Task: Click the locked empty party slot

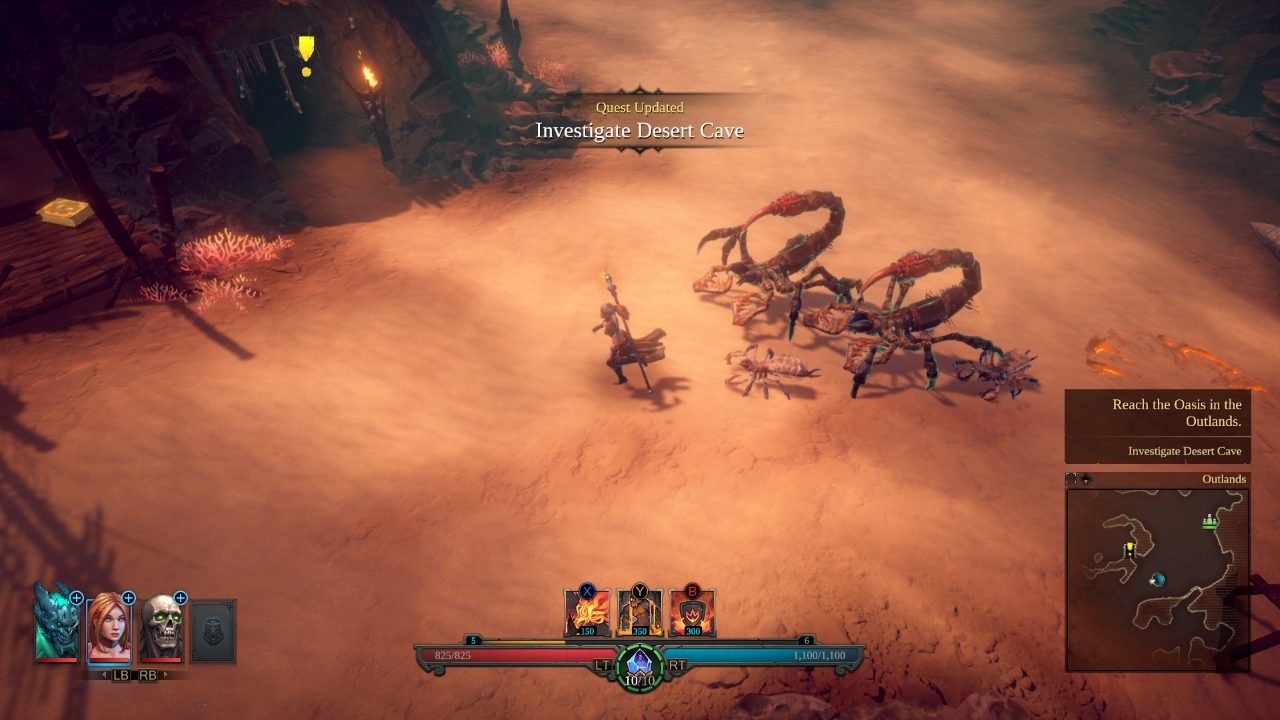Action: [x=213, y=630]
